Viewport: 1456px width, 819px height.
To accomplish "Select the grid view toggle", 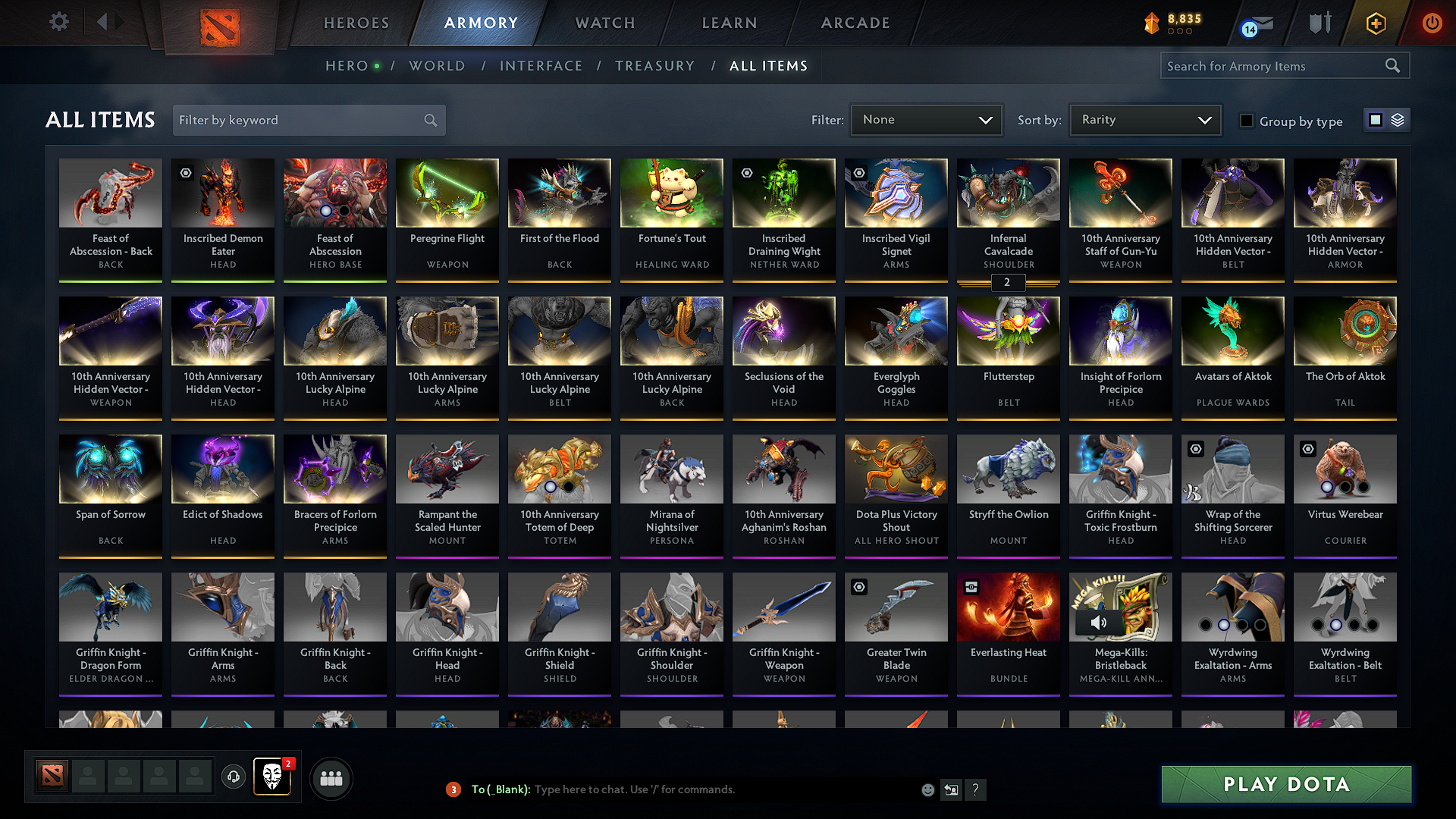I will pos(1376,119).
